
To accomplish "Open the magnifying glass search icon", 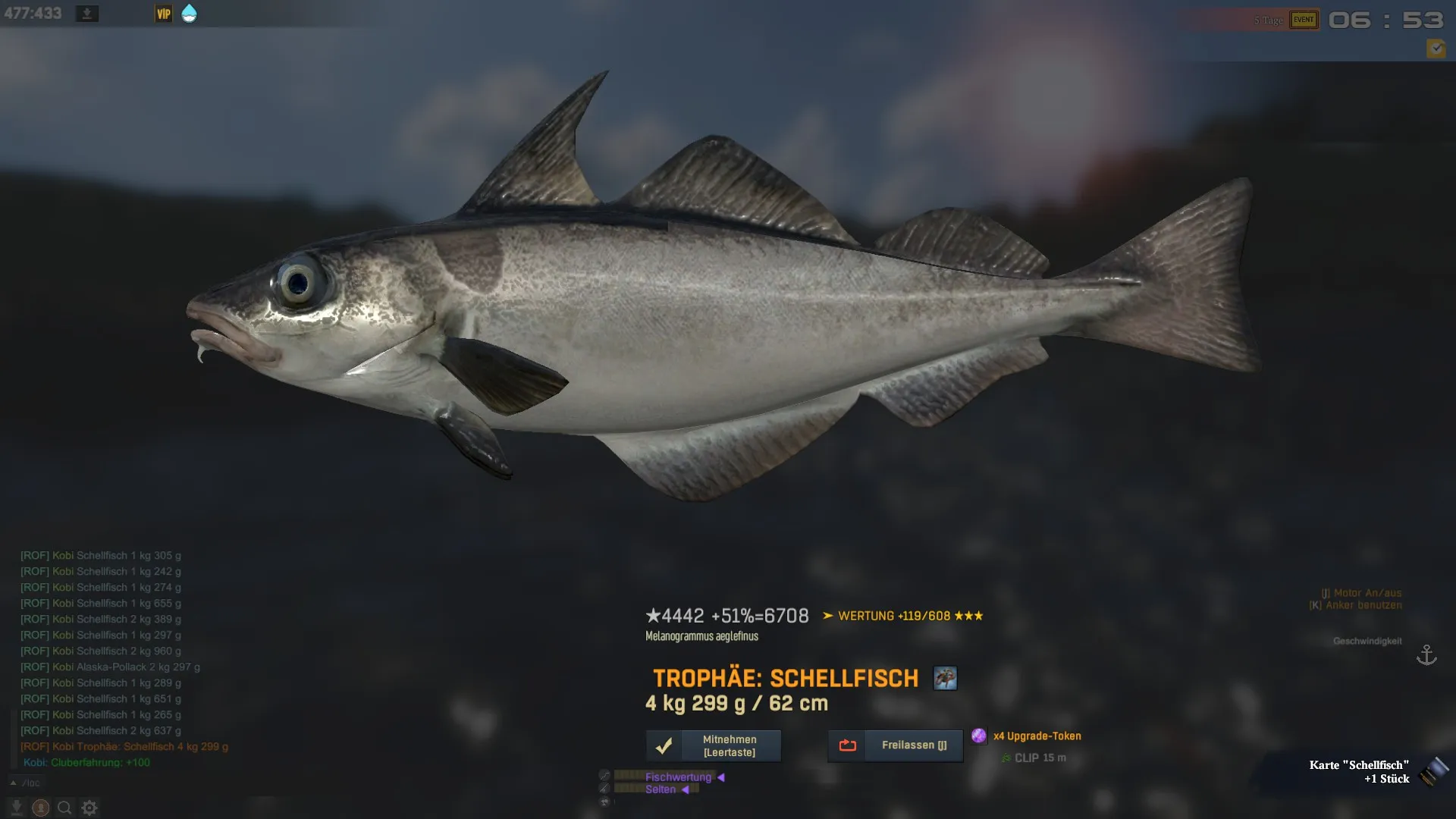I will pyautogui.click(x=64, y=808).
